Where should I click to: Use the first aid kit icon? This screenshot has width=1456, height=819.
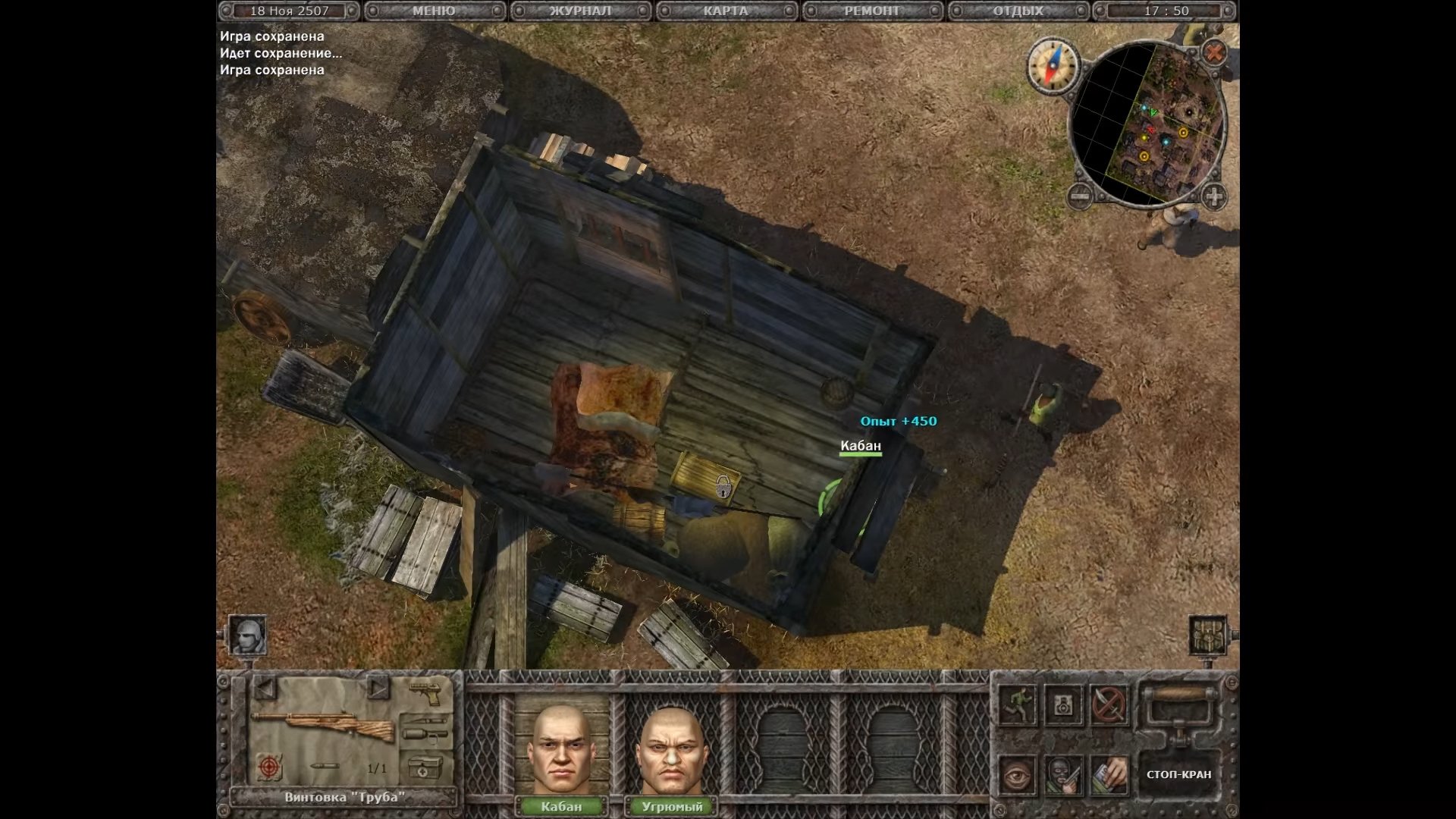[x=425, y=767]
